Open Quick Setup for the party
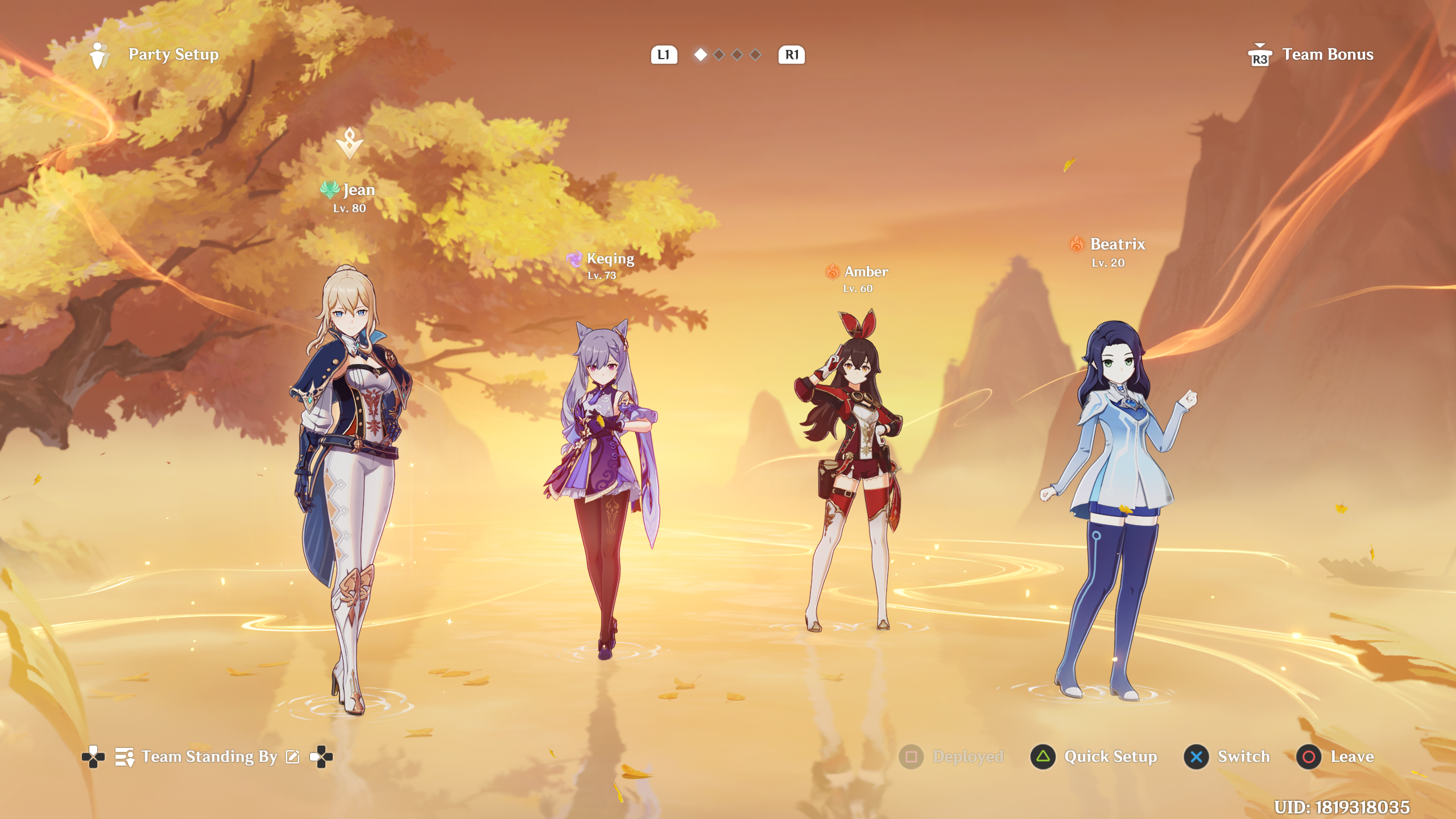1456x819 pixels. [1094, 757]
